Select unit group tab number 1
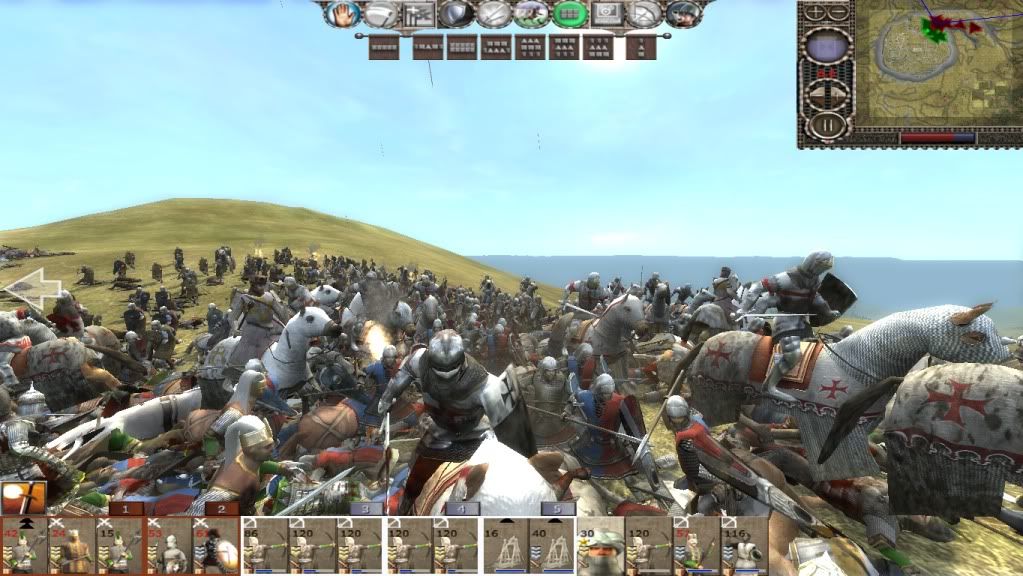1023x576 pixels. 125,508
